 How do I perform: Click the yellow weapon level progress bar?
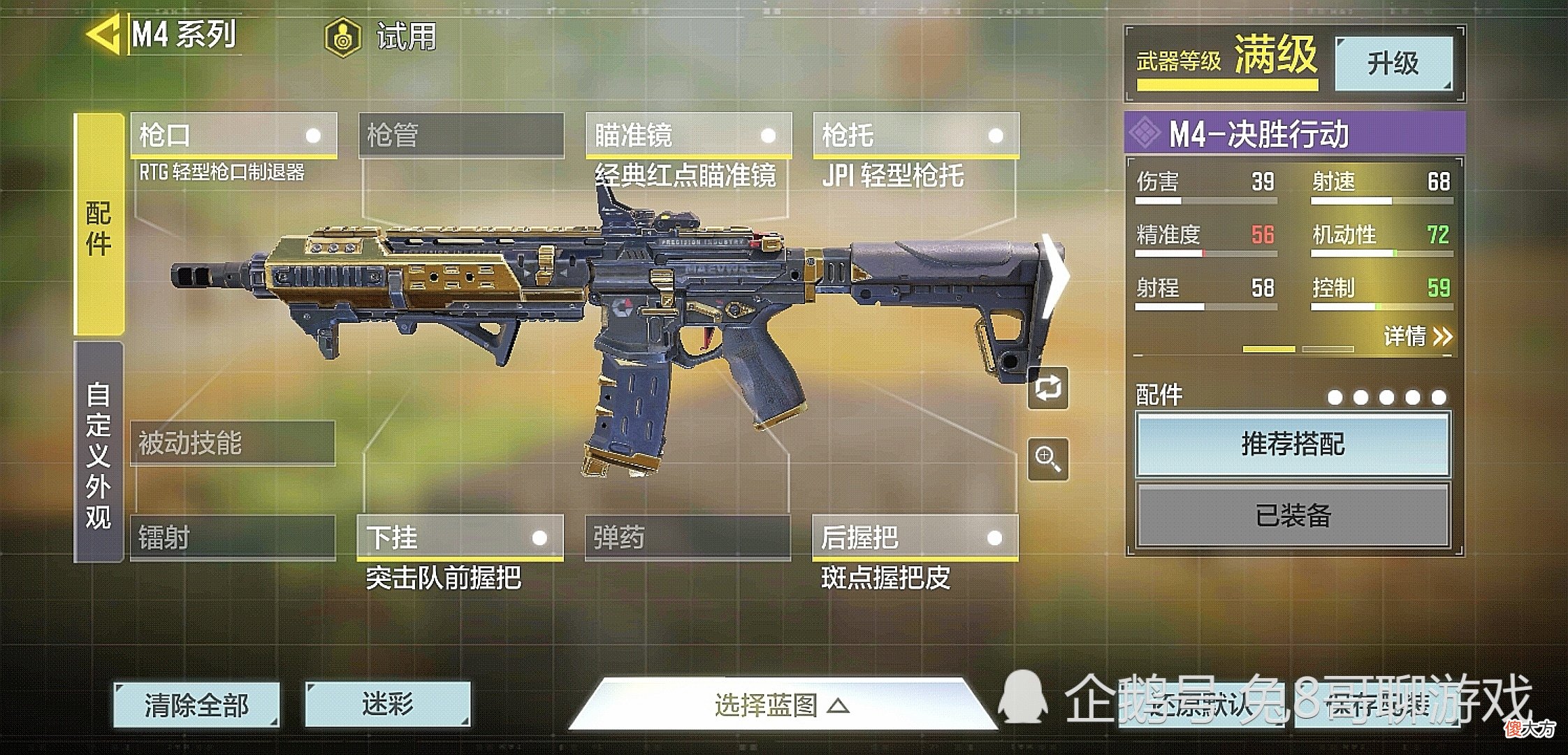tap(1226, 84)
